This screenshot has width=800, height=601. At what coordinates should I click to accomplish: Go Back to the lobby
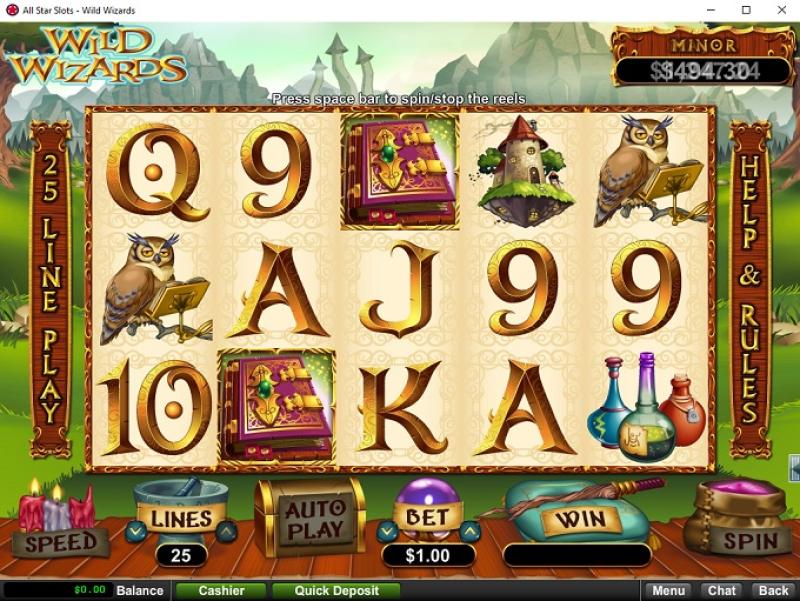coord(772,591)
